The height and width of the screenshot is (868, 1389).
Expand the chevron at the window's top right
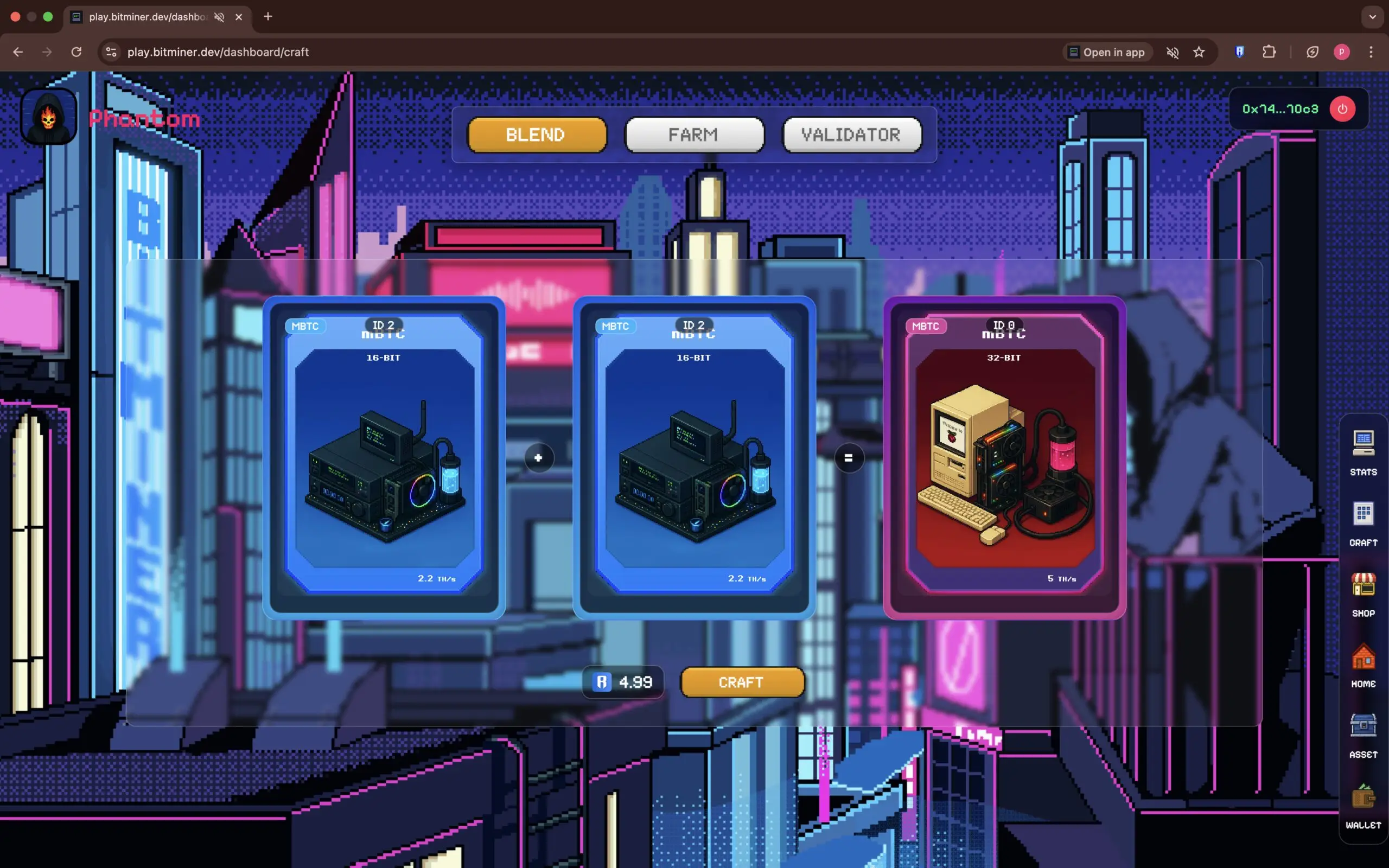tap(1372, 17)
